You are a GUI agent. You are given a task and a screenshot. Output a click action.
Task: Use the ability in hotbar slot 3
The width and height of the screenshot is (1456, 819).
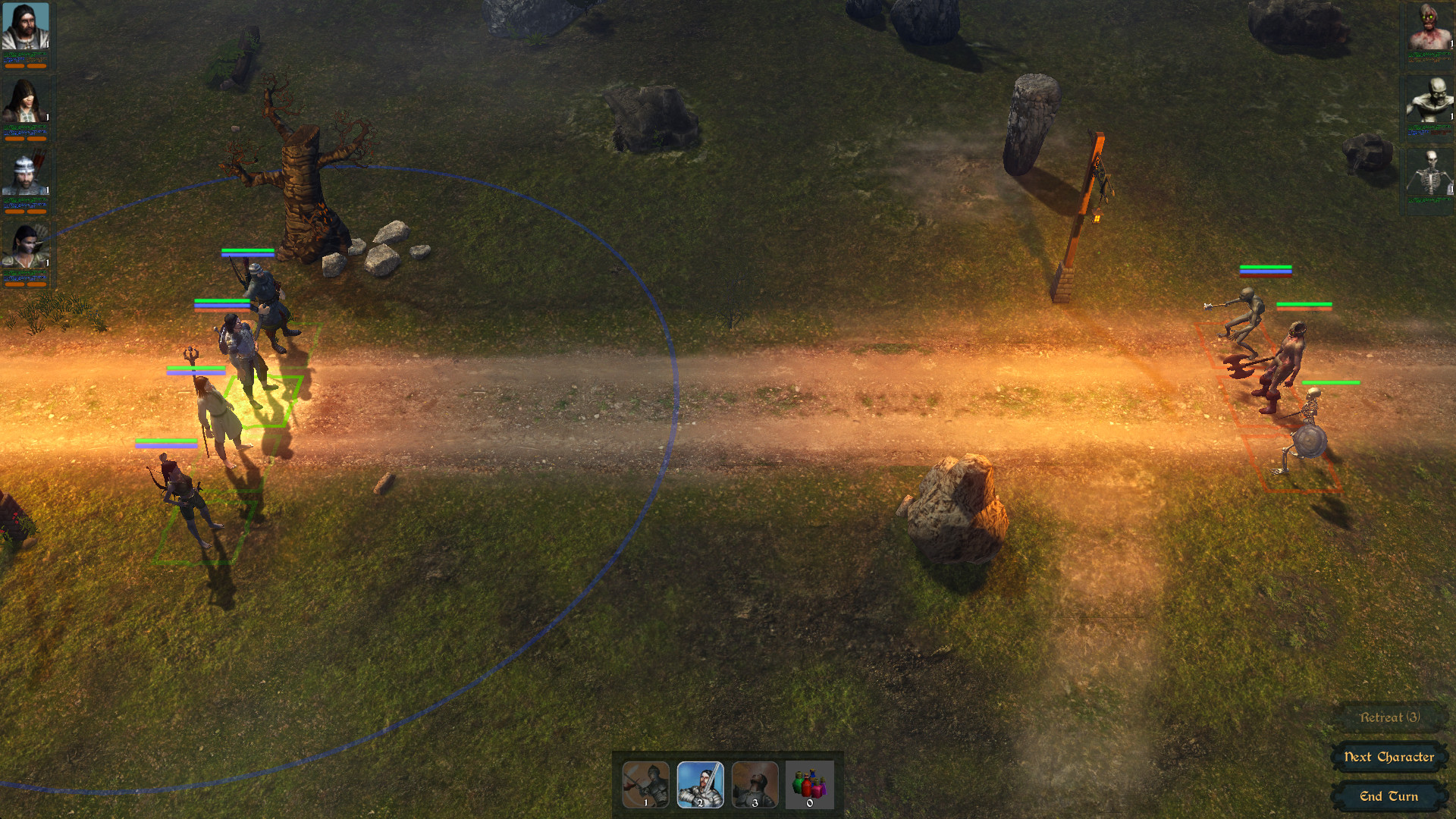click(757, 785)
